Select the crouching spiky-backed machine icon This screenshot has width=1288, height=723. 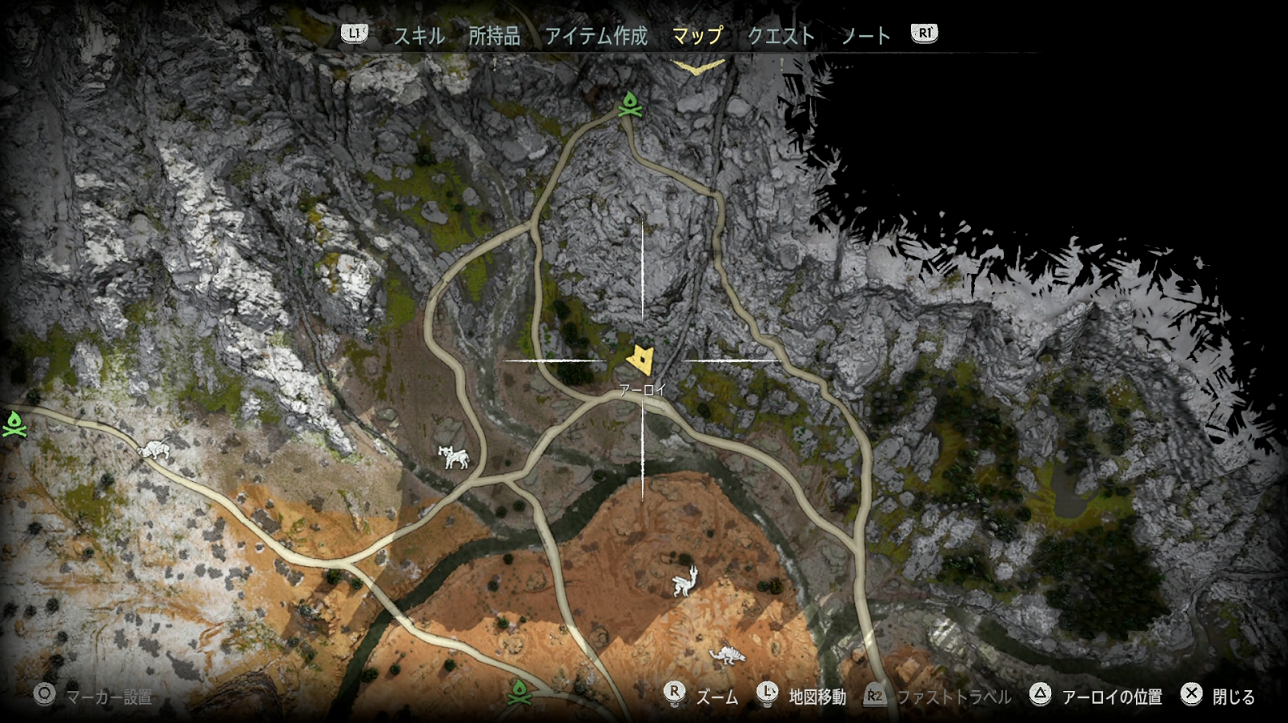tap(726, 655)
